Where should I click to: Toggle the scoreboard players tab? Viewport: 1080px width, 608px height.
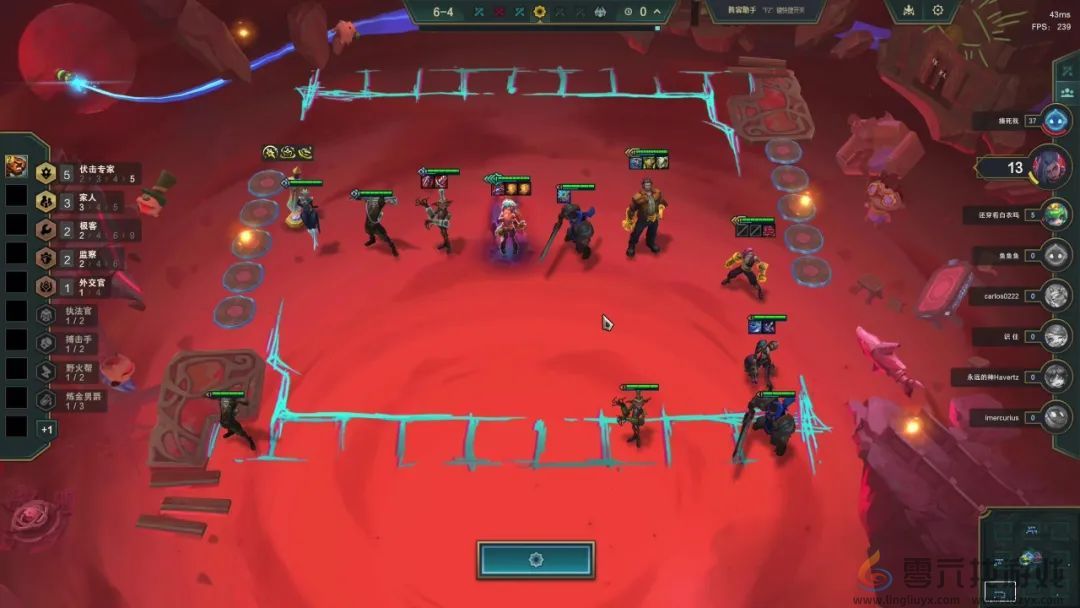[x=1066, y=91]
